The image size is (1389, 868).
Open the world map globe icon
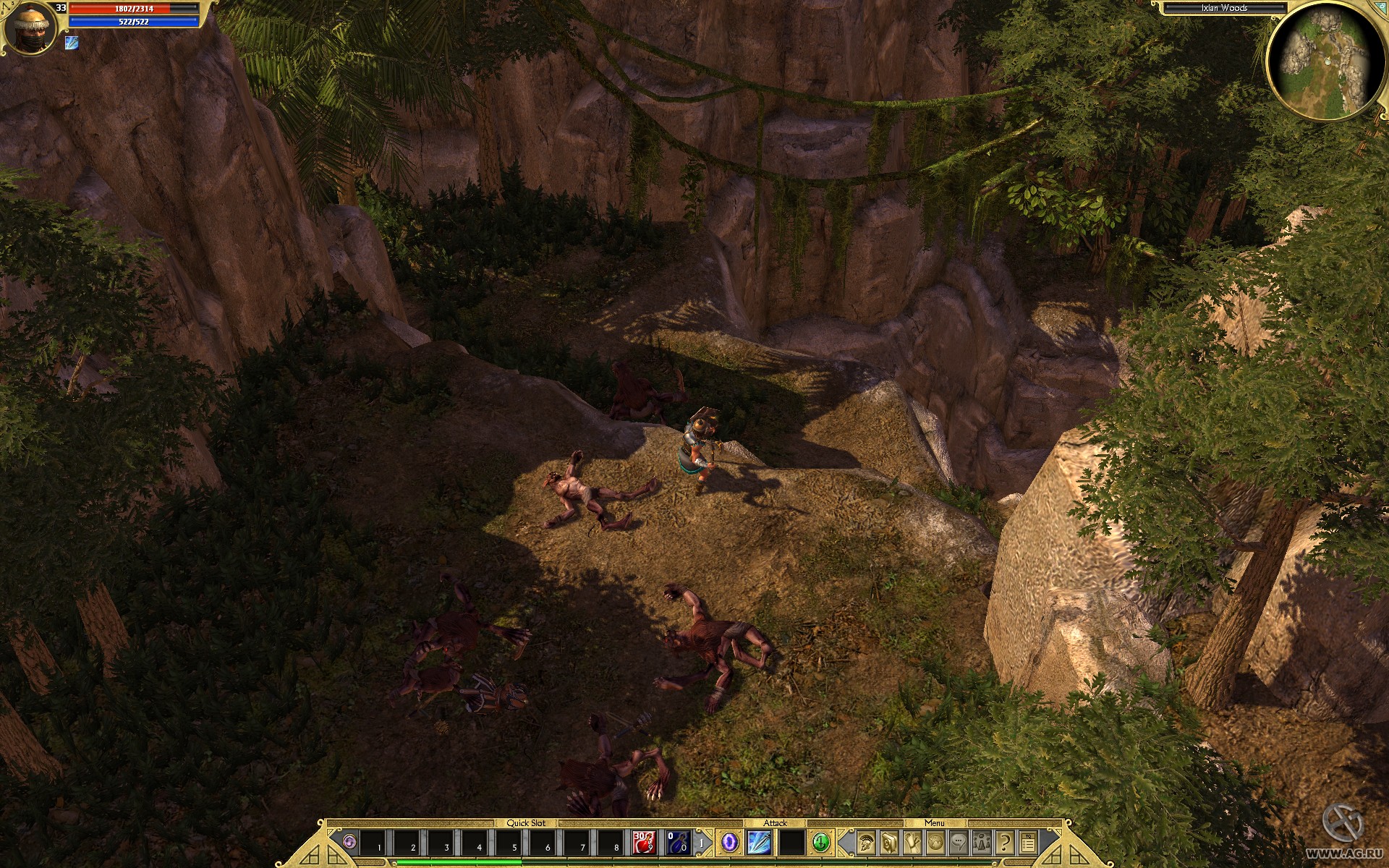click(x=935, y=842)
